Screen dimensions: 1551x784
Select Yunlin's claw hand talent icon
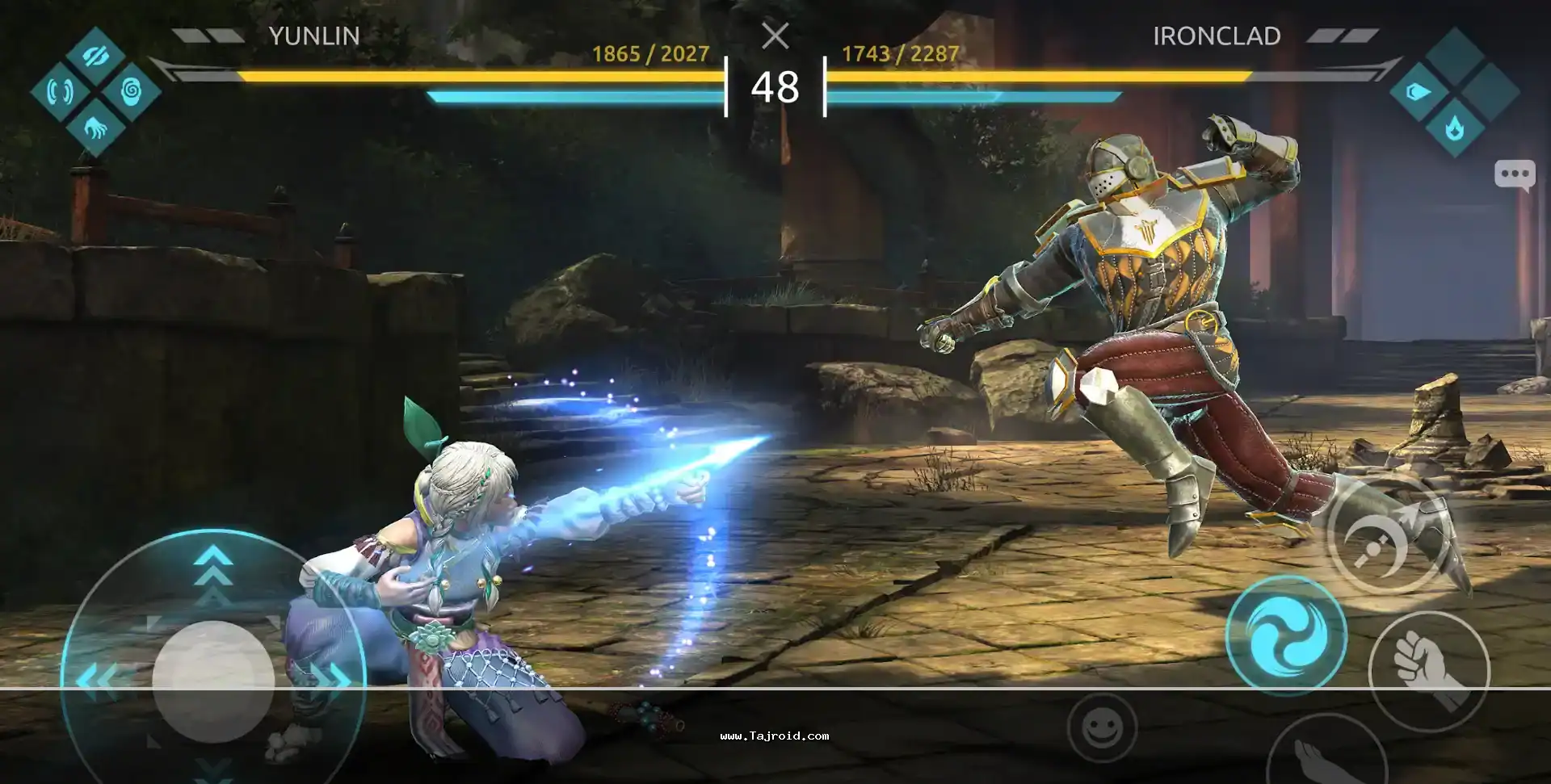coord(95,128)
